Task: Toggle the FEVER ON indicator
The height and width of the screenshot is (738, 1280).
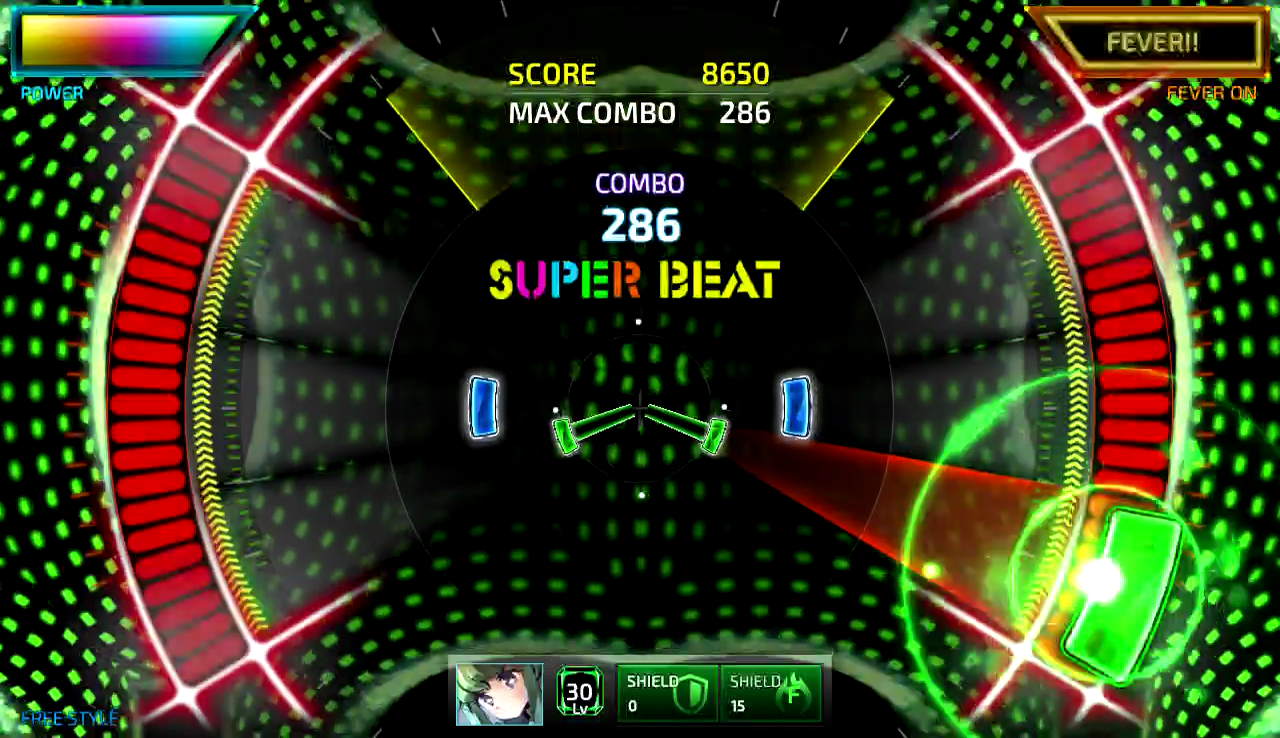Action: 1211,93
